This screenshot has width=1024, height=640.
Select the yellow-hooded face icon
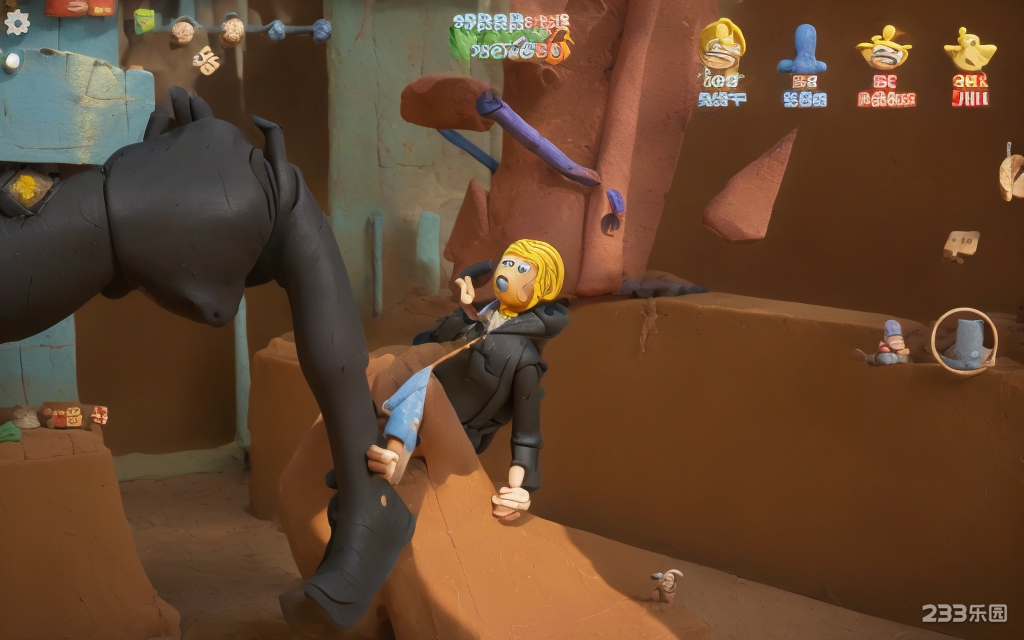point(721,46)
